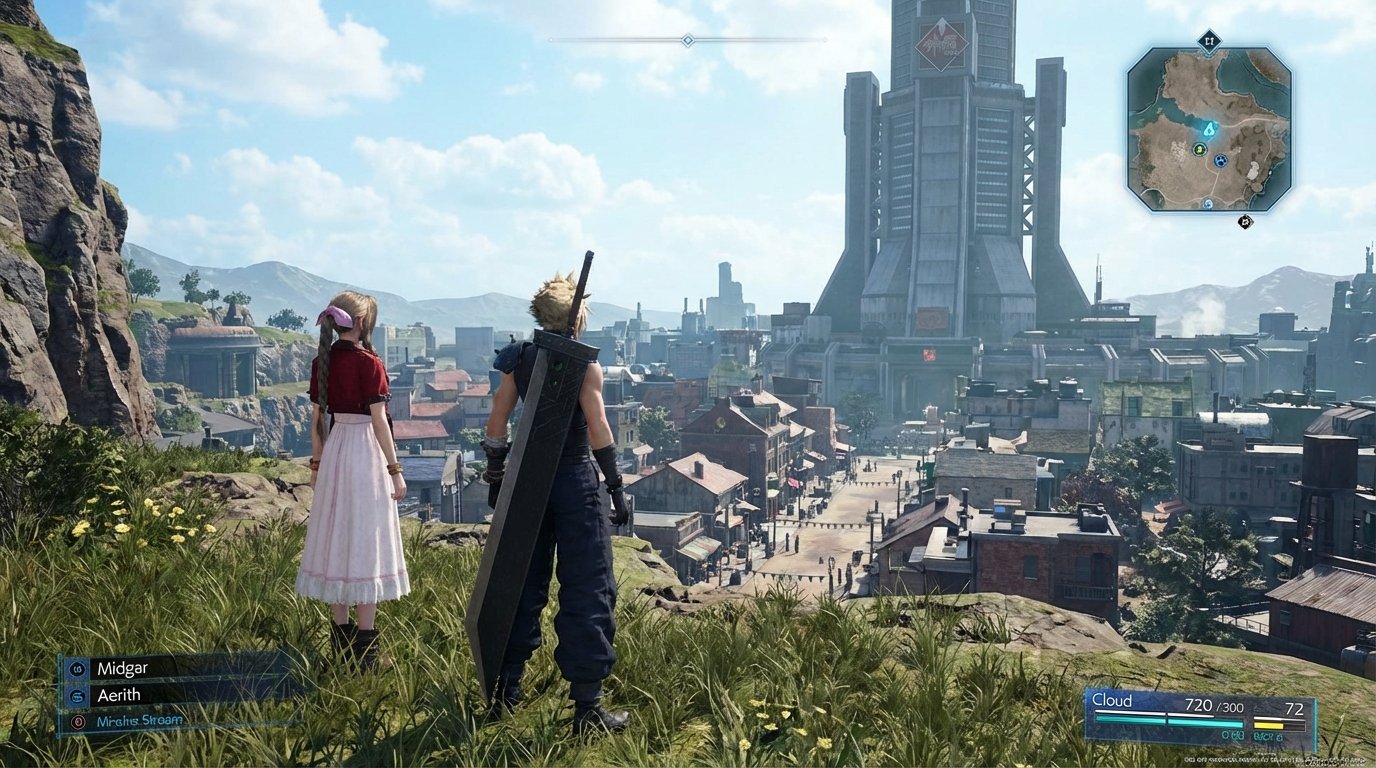Click the 720/300 HP value display
1376x768 pixels.
(1214, 707)
